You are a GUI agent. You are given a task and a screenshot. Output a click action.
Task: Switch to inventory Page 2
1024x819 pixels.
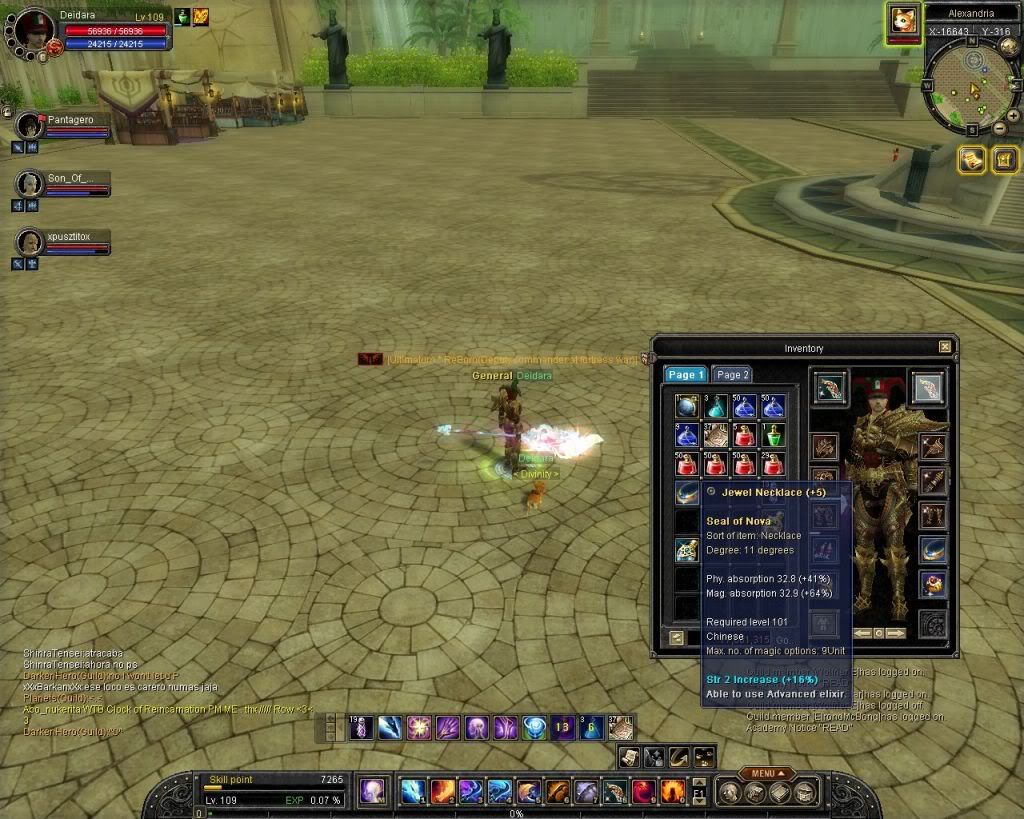[x=733, y=375]
